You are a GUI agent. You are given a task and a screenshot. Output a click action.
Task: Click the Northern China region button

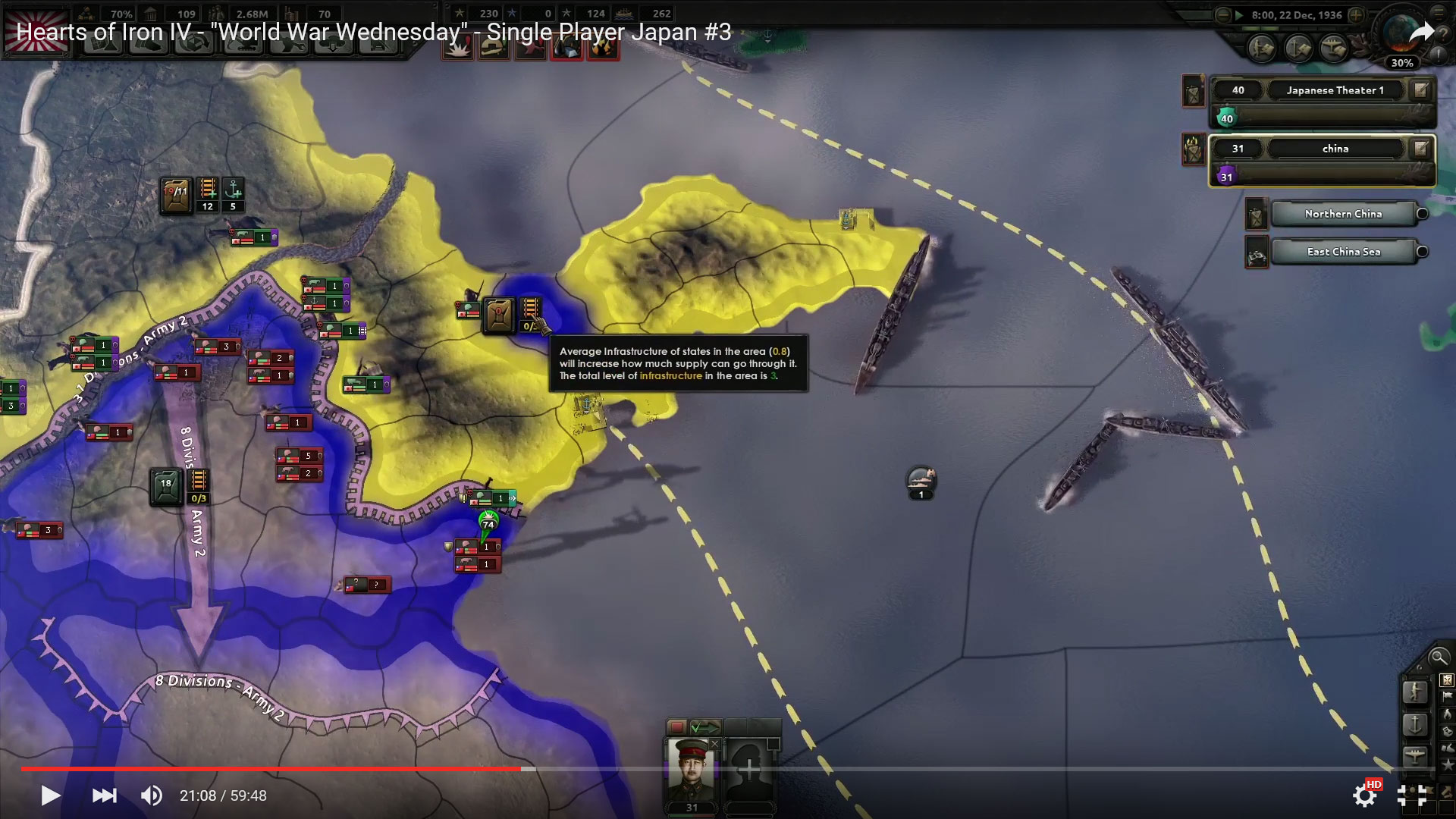point(1344,214)
